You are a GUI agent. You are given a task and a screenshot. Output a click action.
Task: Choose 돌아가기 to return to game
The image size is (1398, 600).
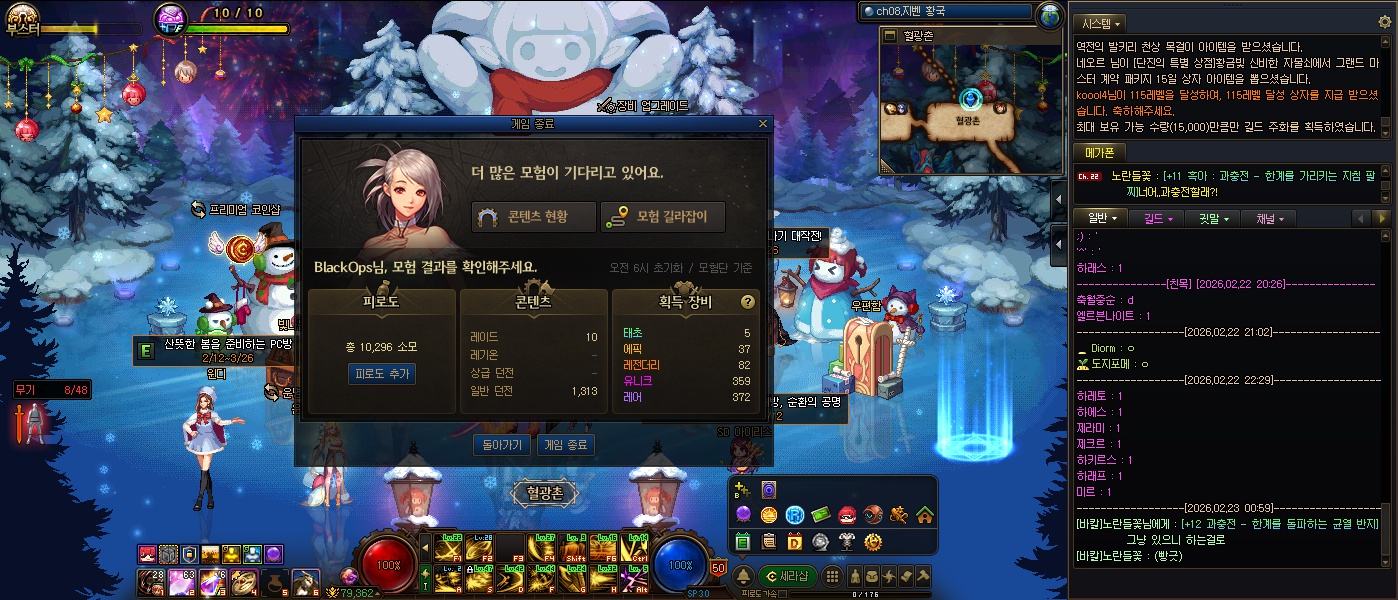tap(501, 445)
